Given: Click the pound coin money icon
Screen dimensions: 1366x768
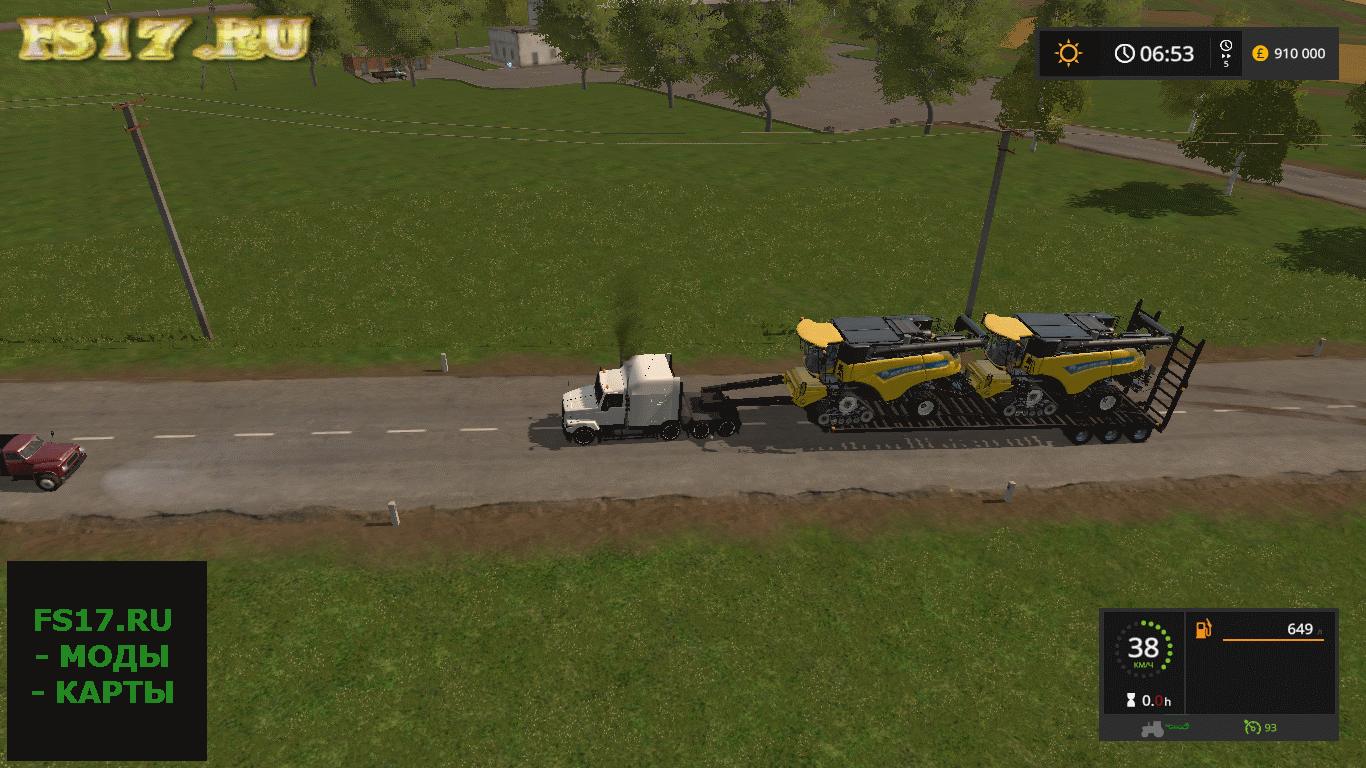Looking at the screenshot, I should pyautogui.click(x=1259, y=53).
